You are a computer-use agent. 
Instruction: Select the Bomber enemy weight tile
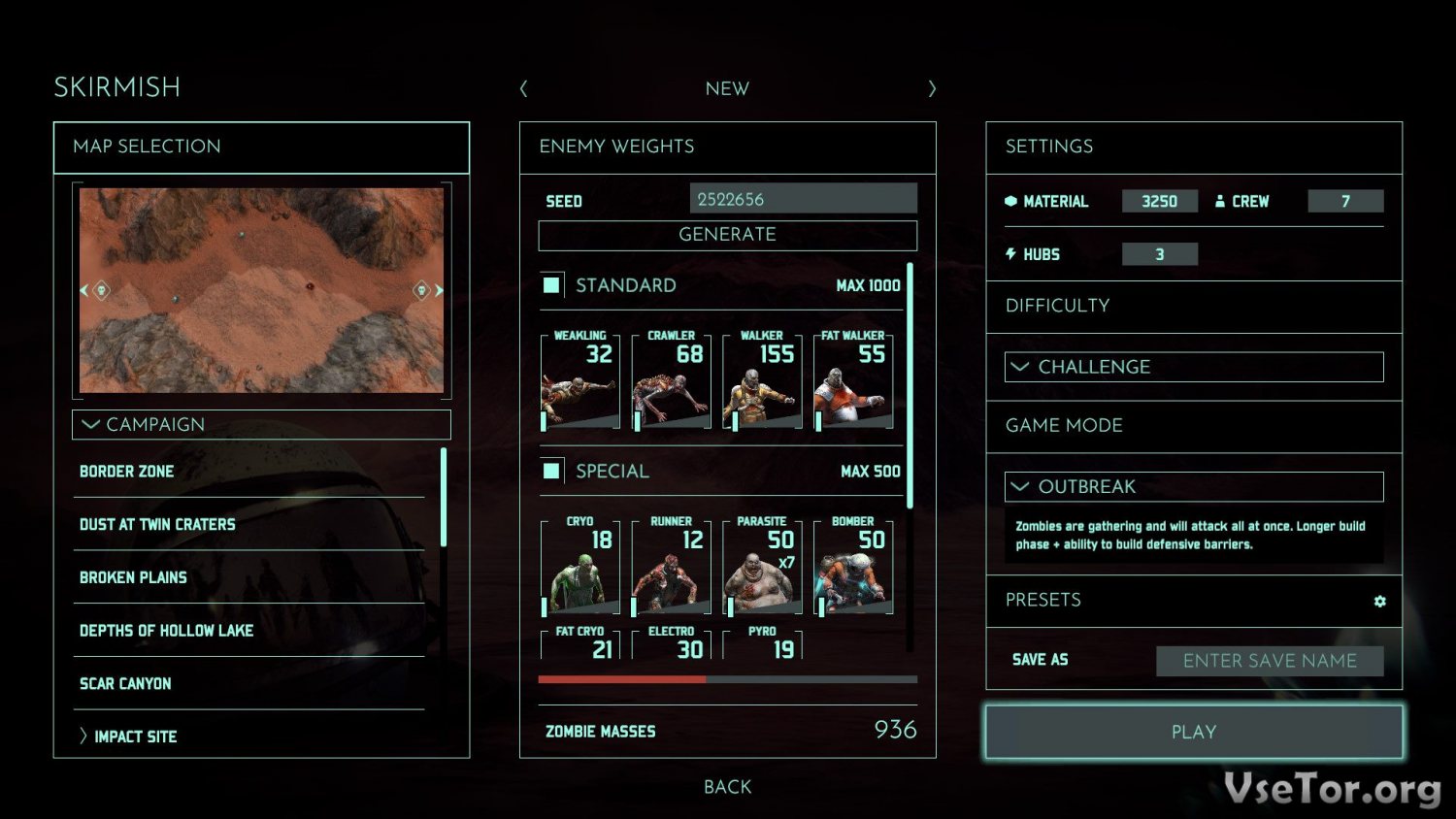(x=853, y=567)
